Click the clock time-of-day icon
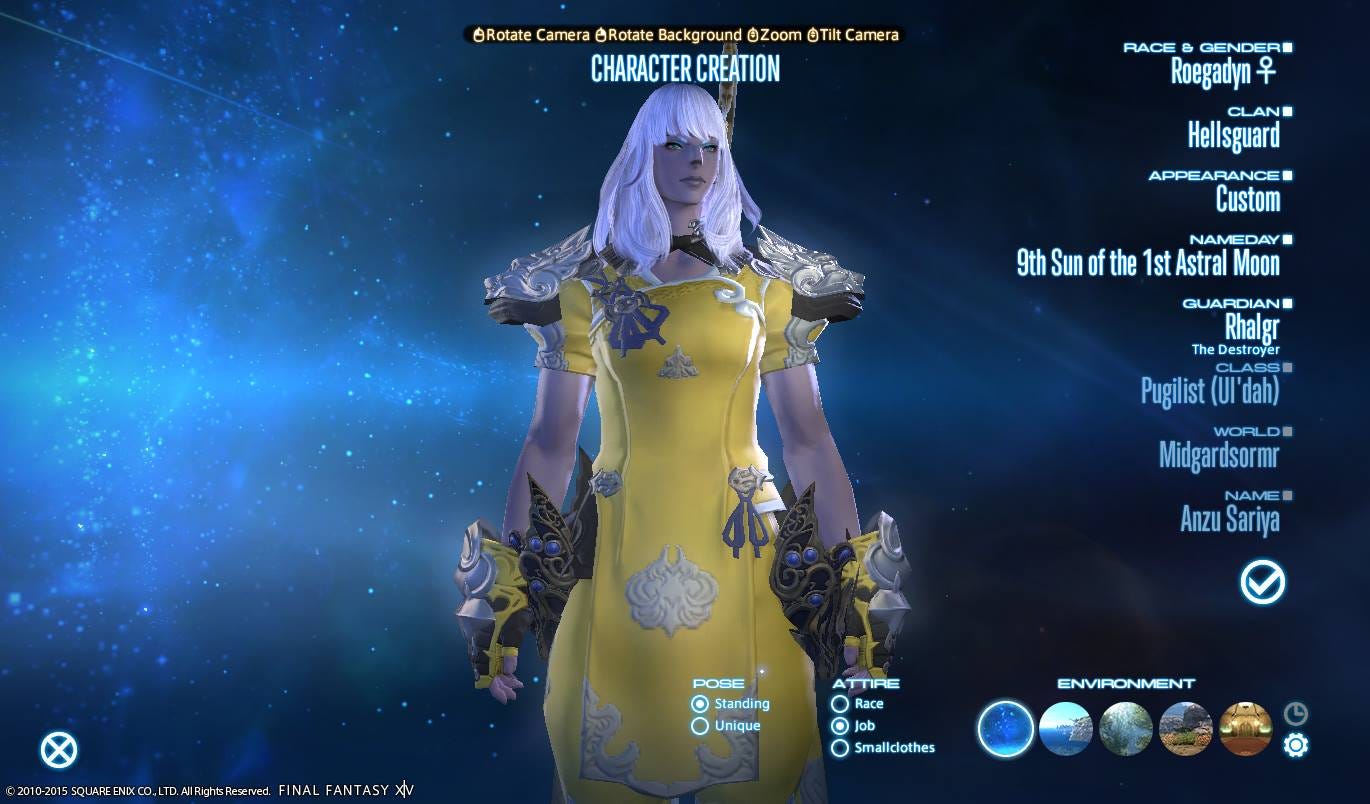Screen dimensions: 1370x804 1296,713
